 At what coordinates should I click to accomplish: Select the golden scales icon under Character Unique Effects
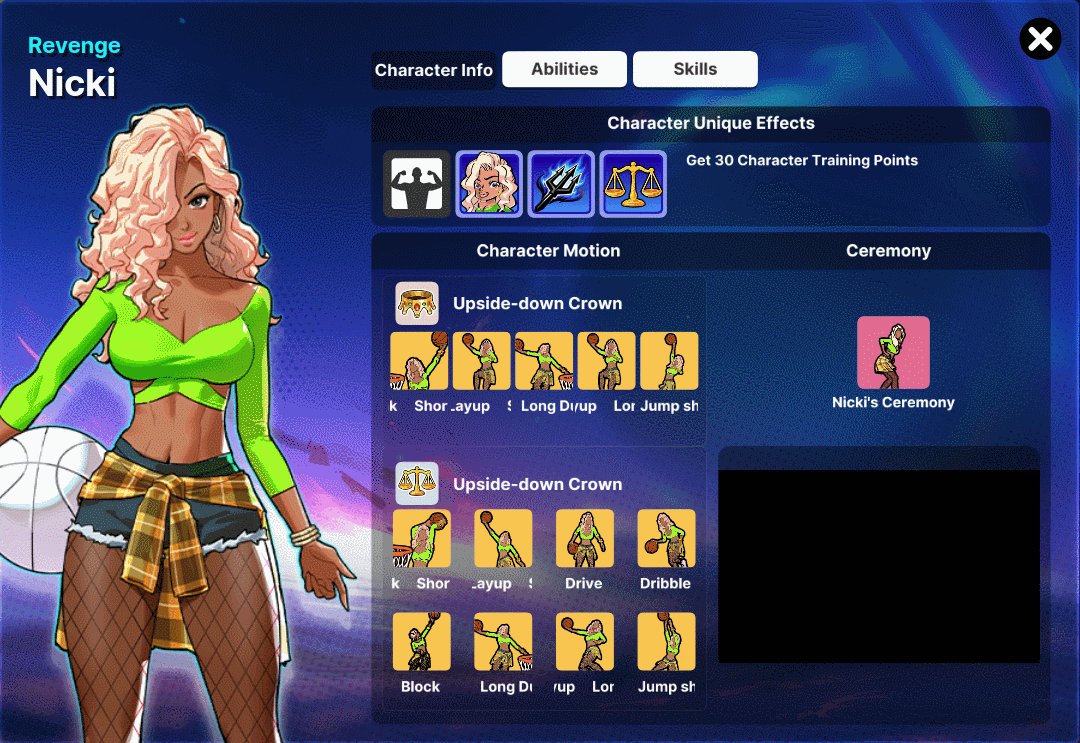click(633, 184)
